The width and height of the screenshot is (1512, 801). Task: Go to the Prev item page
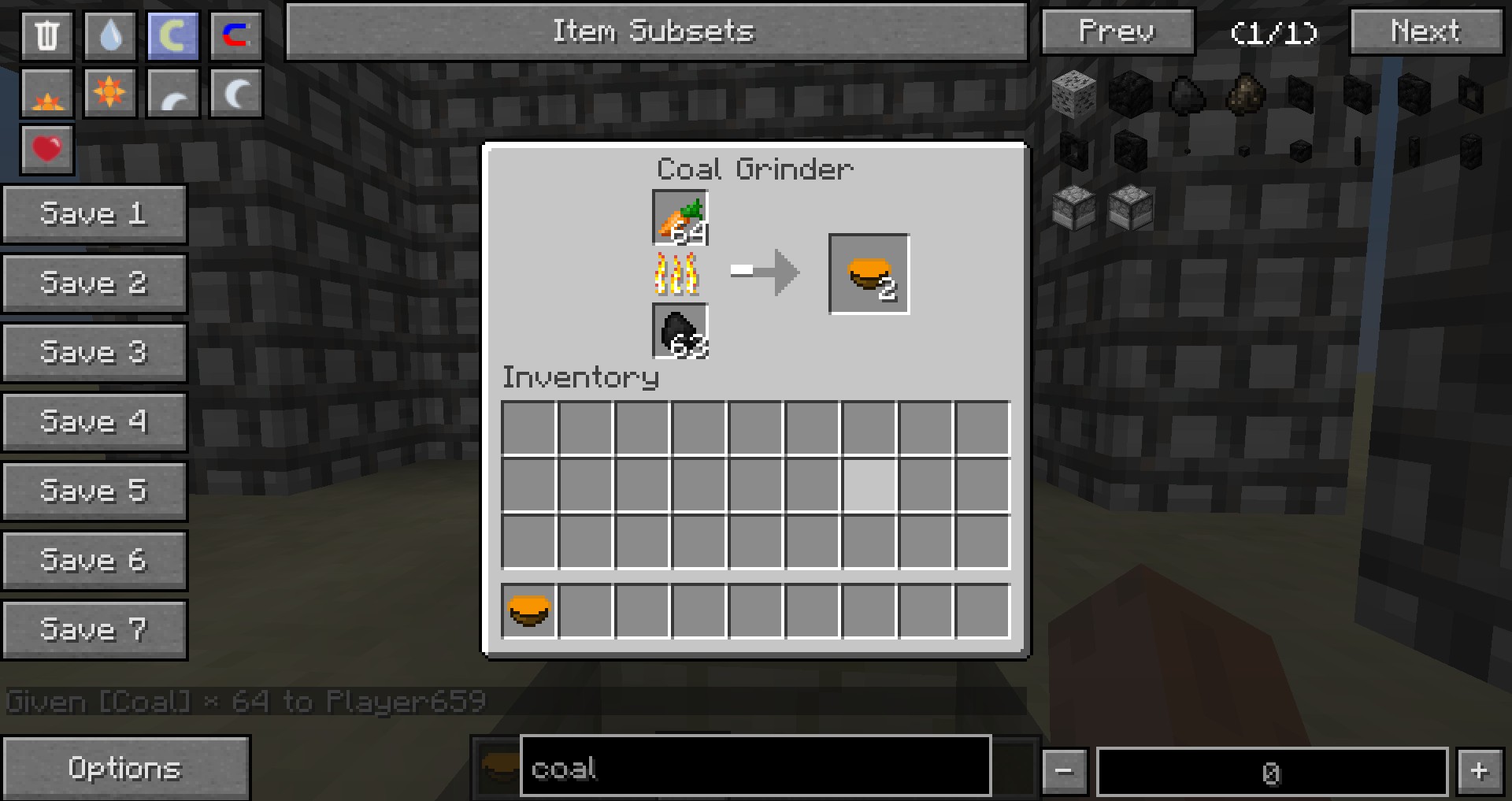[1117, 32]
